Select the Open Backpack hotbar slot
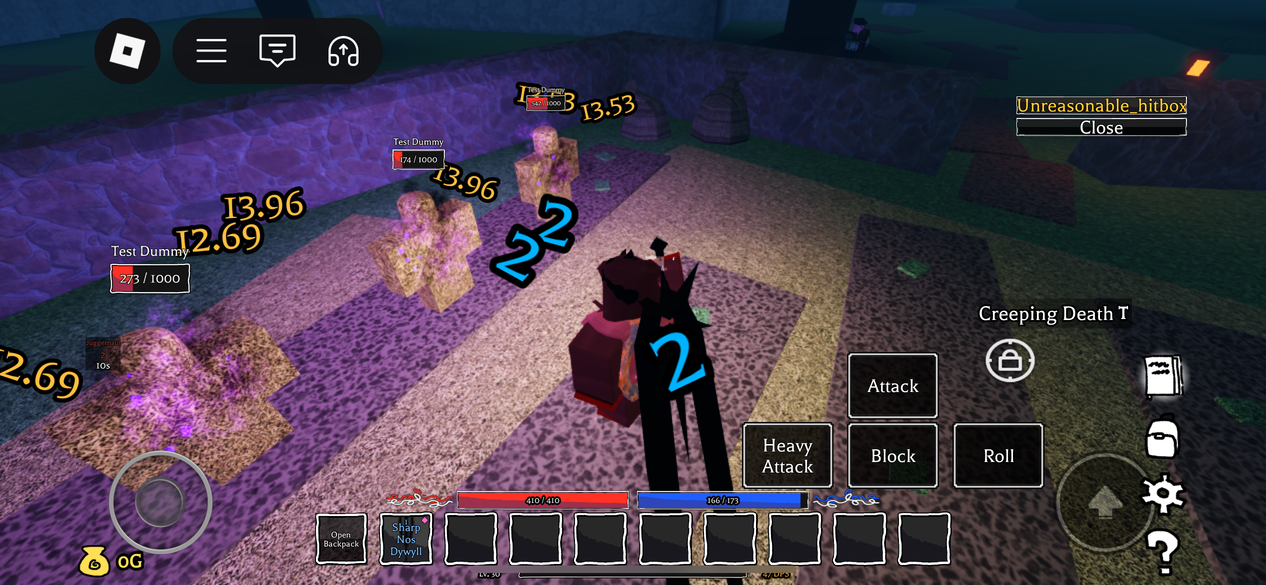The width and height of the screenshot is (1266, 585). [x=341, y=539]
